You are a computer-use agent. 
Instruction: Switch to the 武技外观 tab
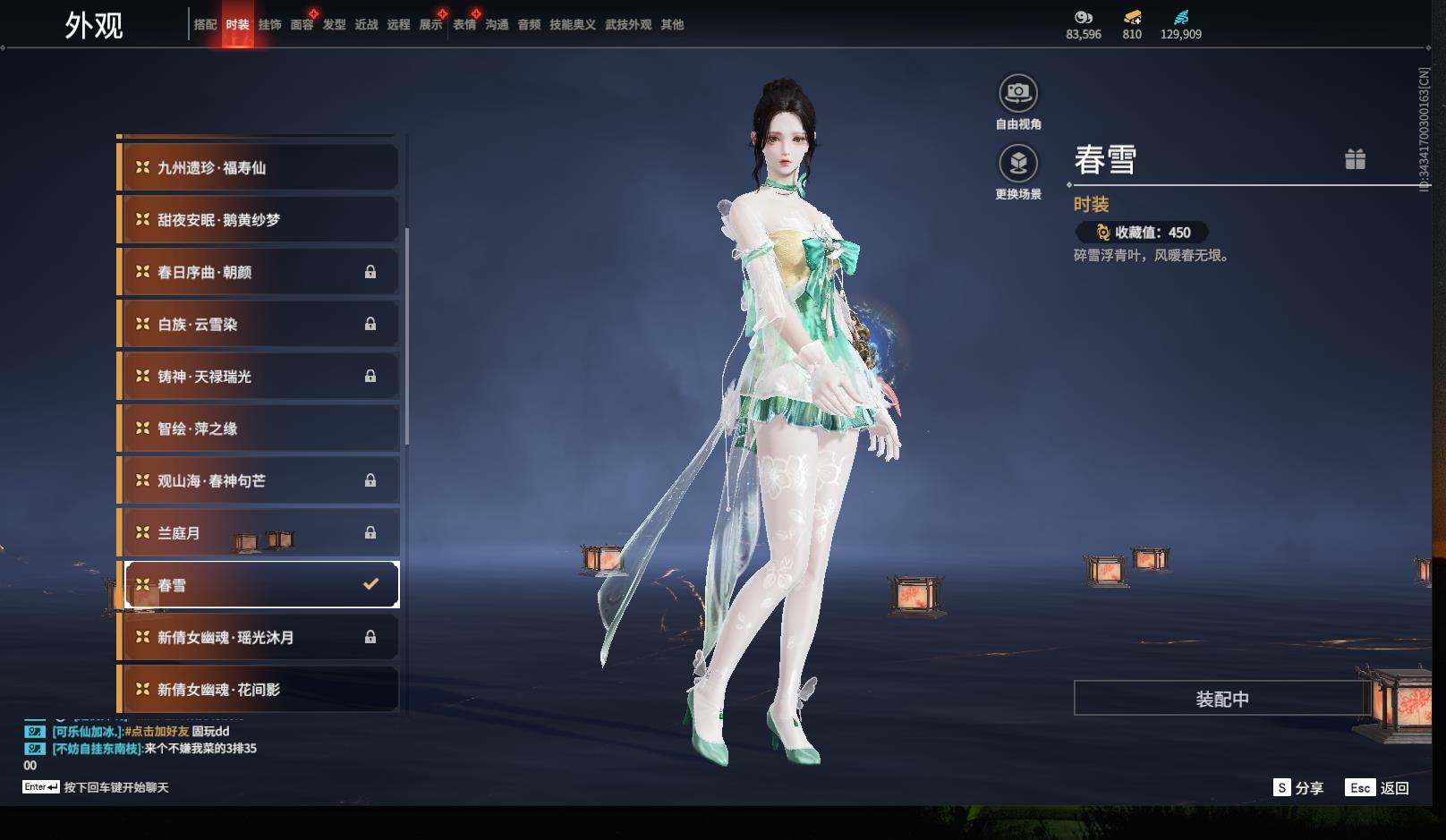point(627,25)
